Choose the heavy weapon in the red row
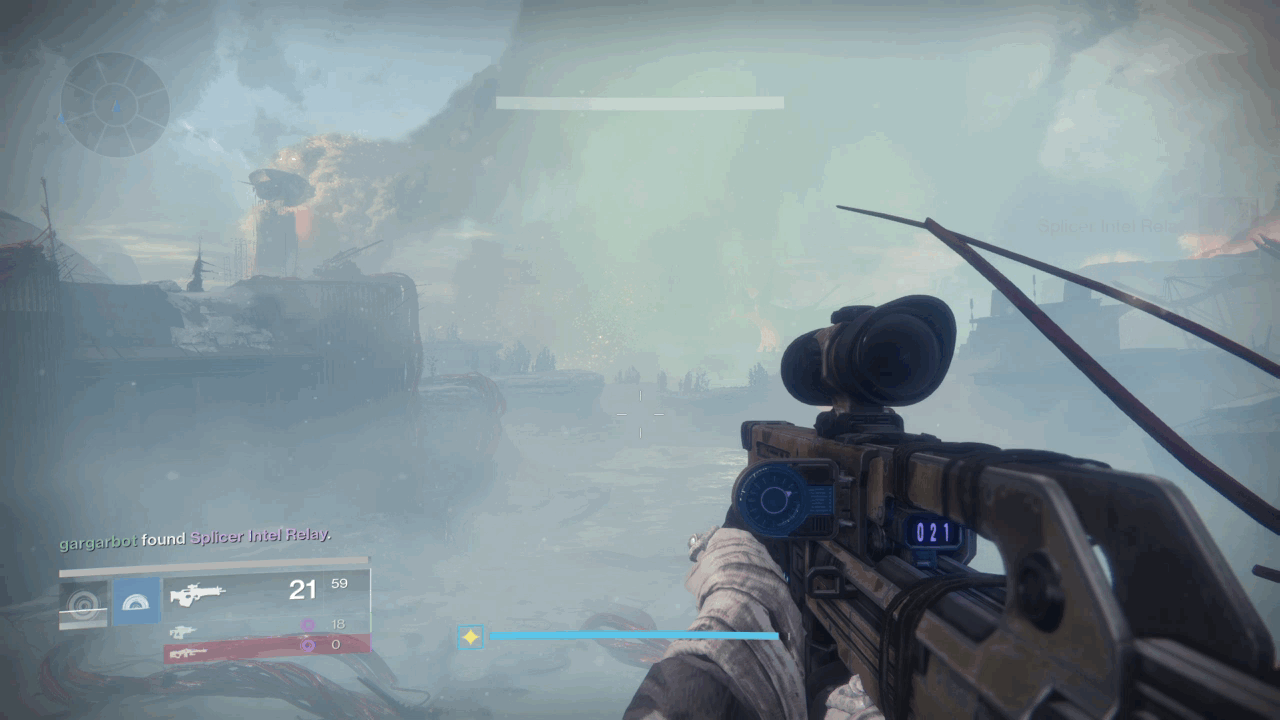This screenshot has width=1280, height=720. (190, 652)
